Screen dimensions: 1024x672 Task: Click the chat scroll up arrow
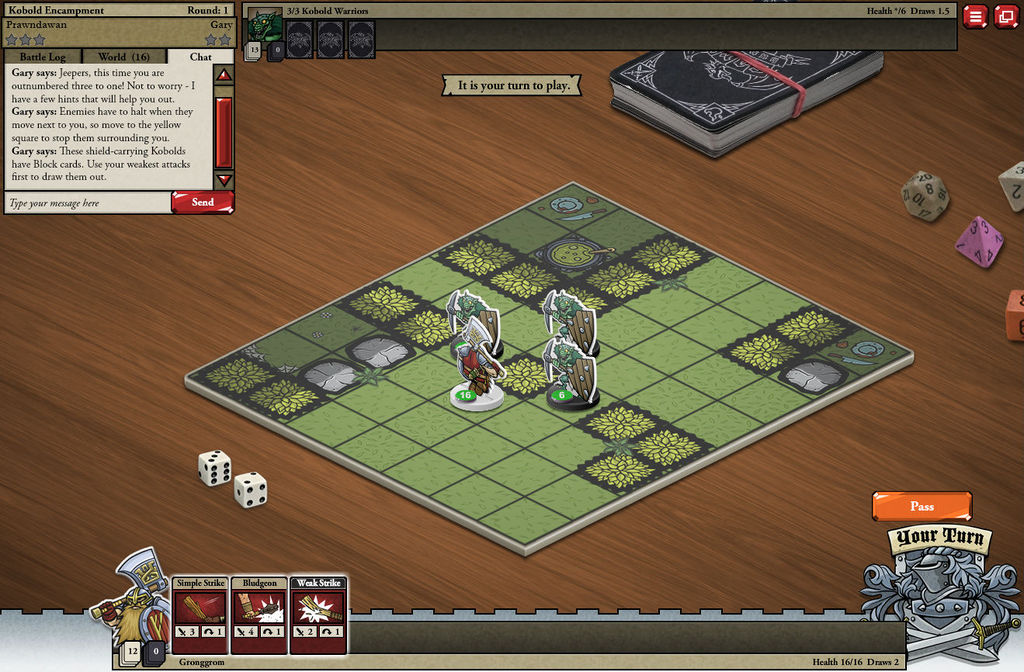[224, 75]
